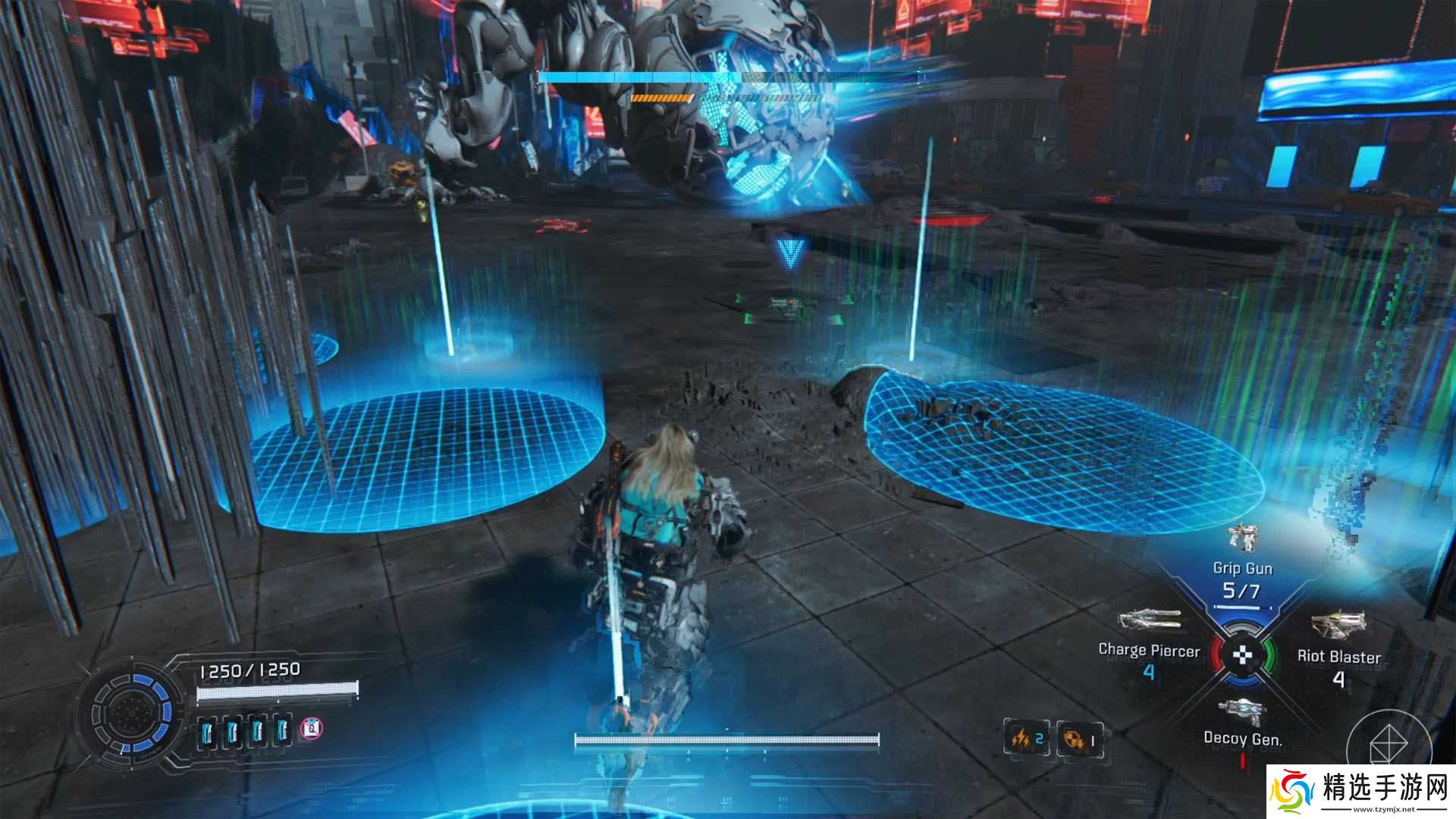1456x819 pixels.
Task: Click the lightning consumable icon showing x2
Action: click(1026, 737)
